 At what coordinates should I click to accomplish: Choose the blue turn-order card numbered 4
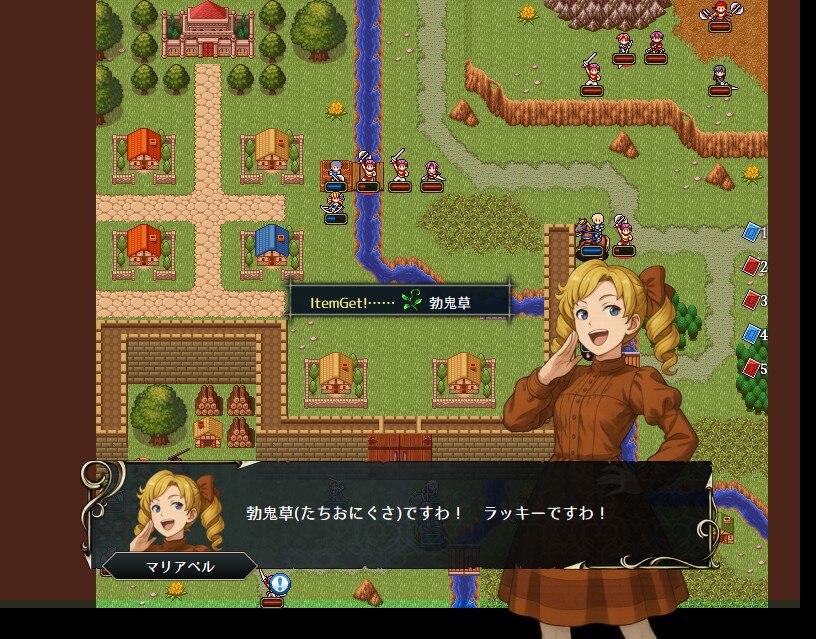click(751, 334)
